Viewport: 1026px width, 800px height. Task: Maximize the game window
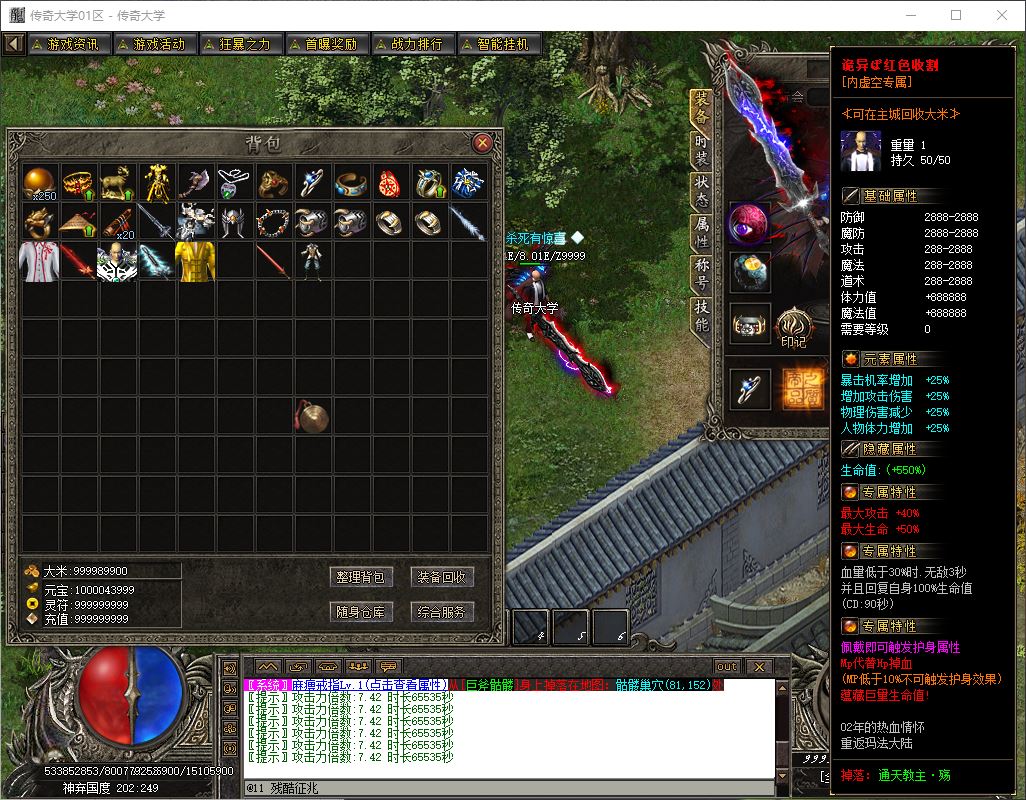click(x=956, y=15)
